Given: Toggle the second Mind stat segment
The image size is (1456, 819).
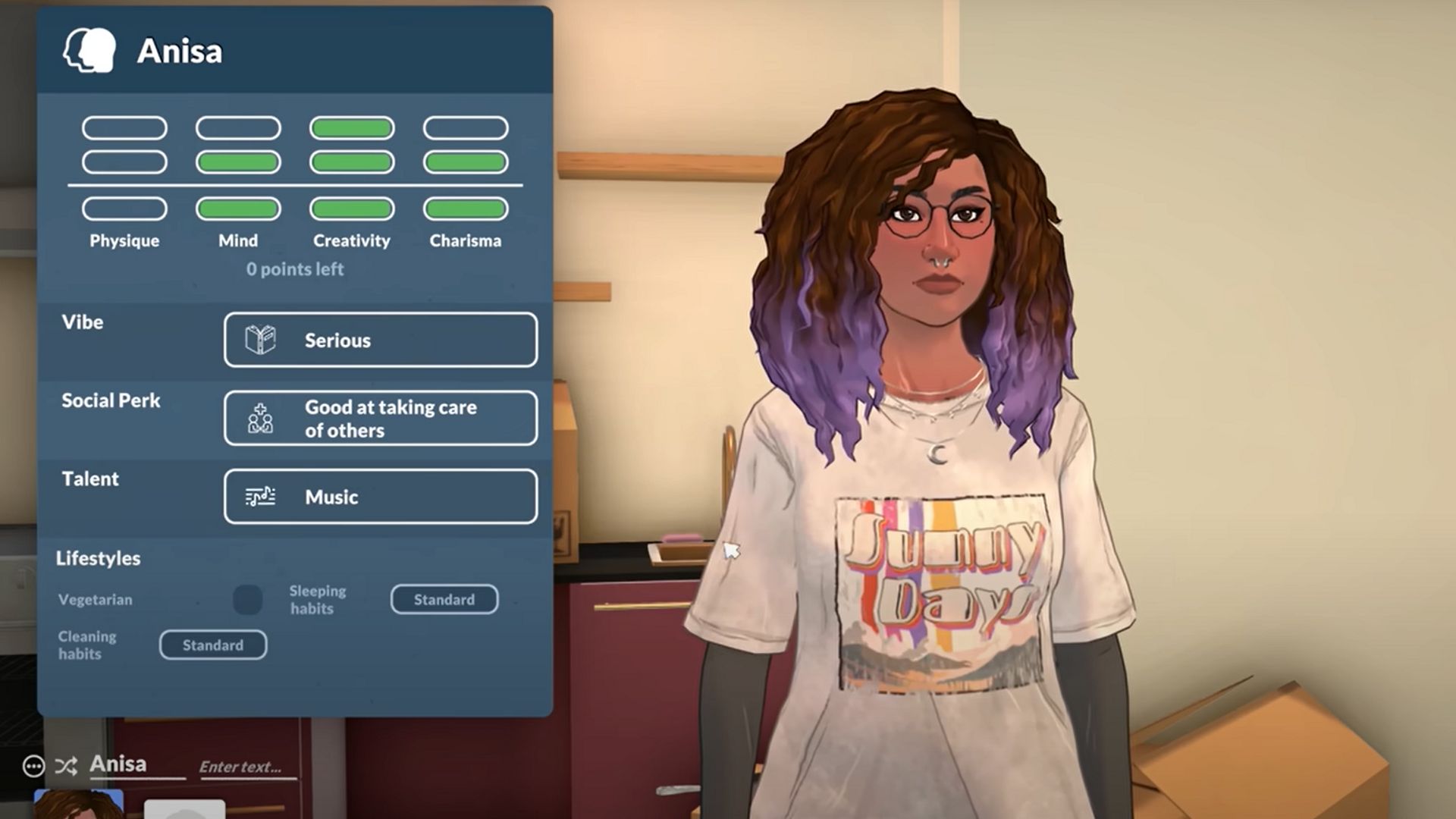Looking at the screenshot, I should tap(237, 162).
